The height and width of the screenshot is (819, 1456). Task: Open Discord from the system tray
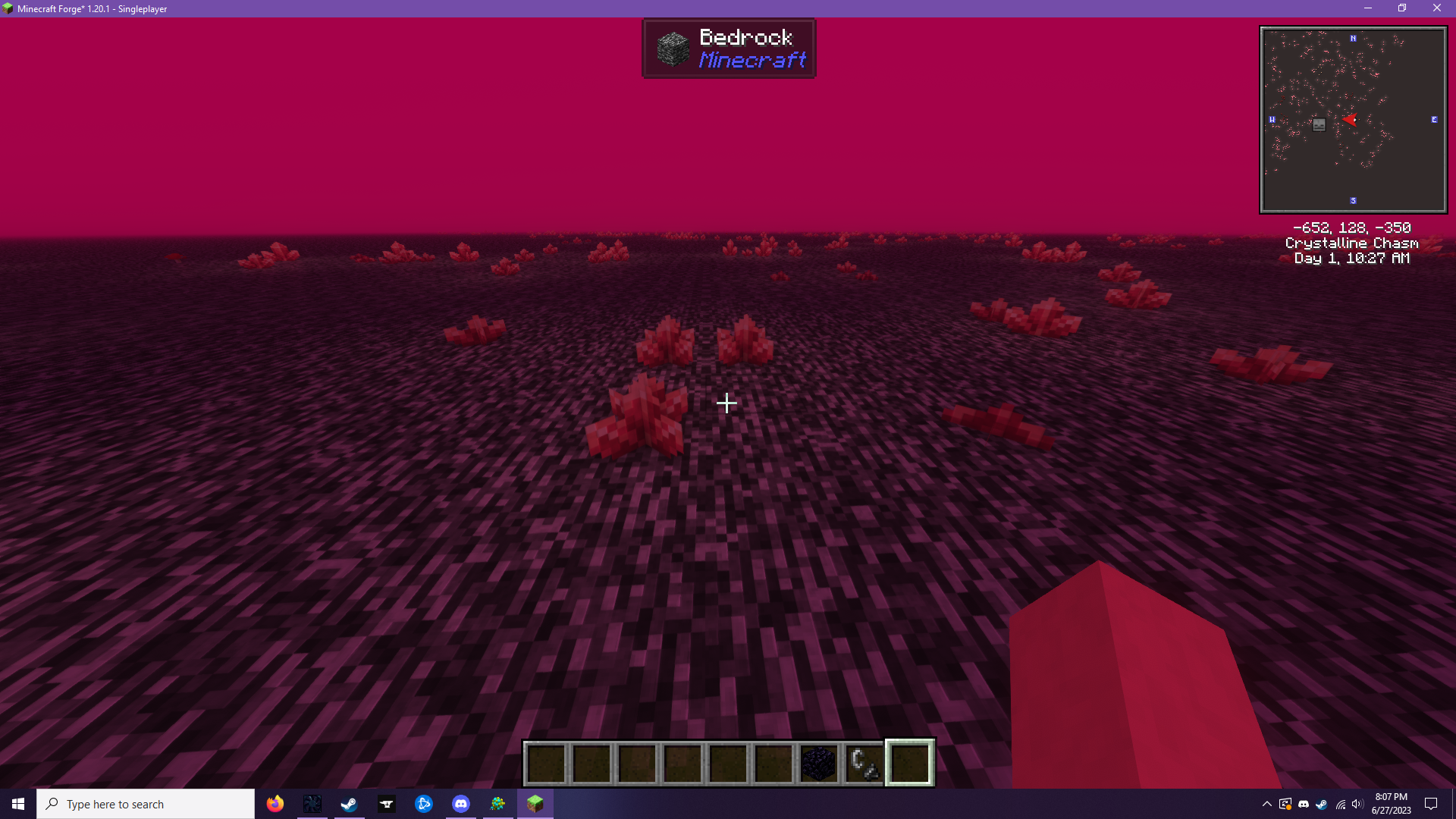click(1304, 804)
